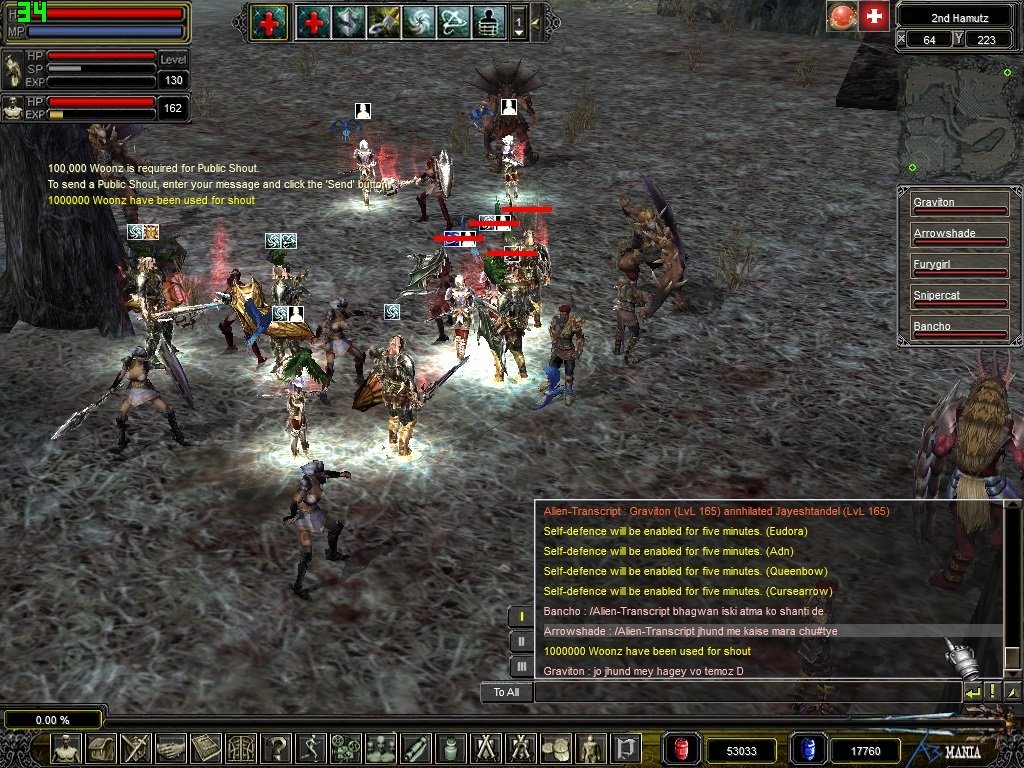Use the swirl vortex skill

417,22
